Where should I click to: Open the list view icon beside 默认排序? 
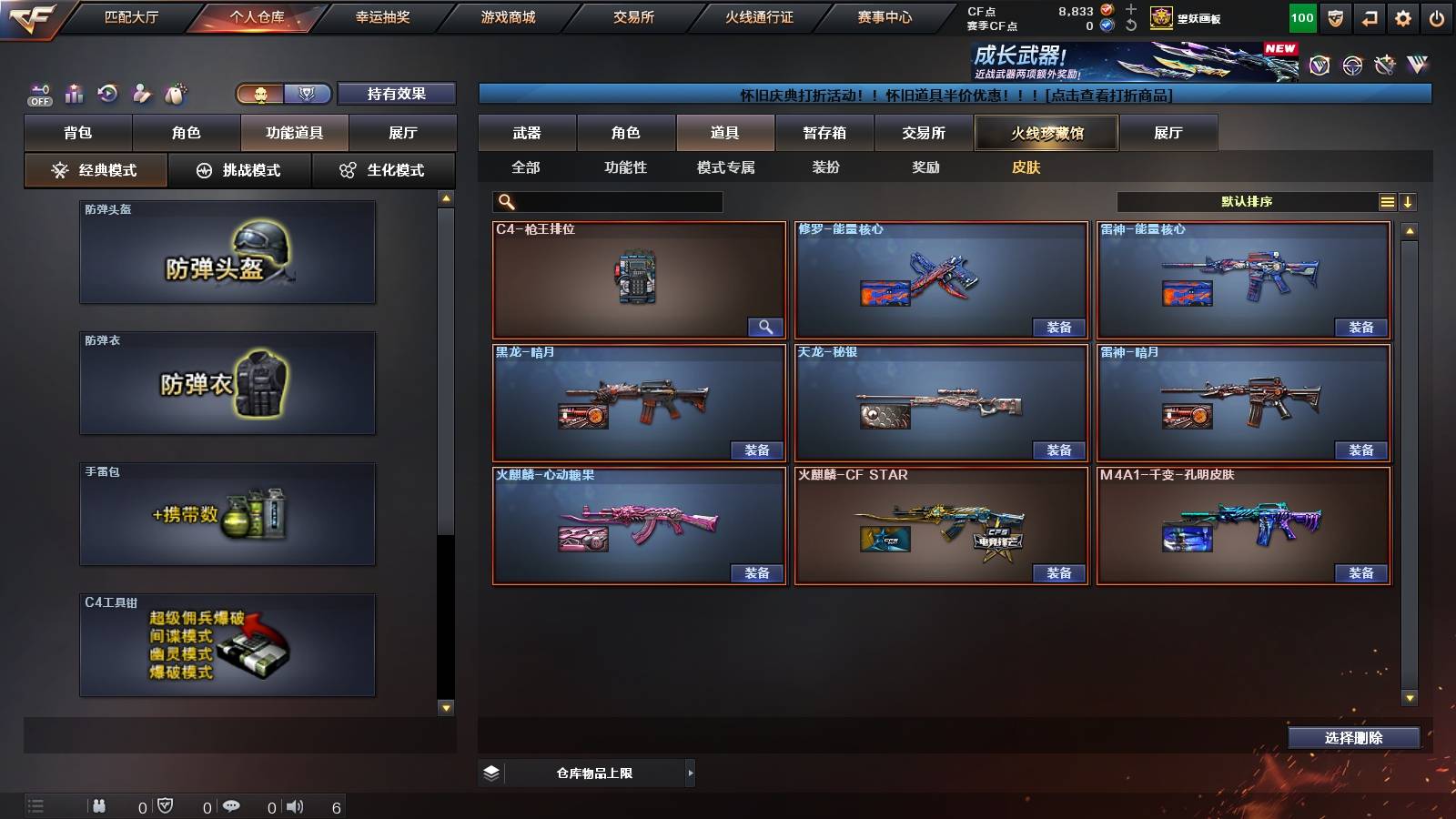click(1387, 201)
